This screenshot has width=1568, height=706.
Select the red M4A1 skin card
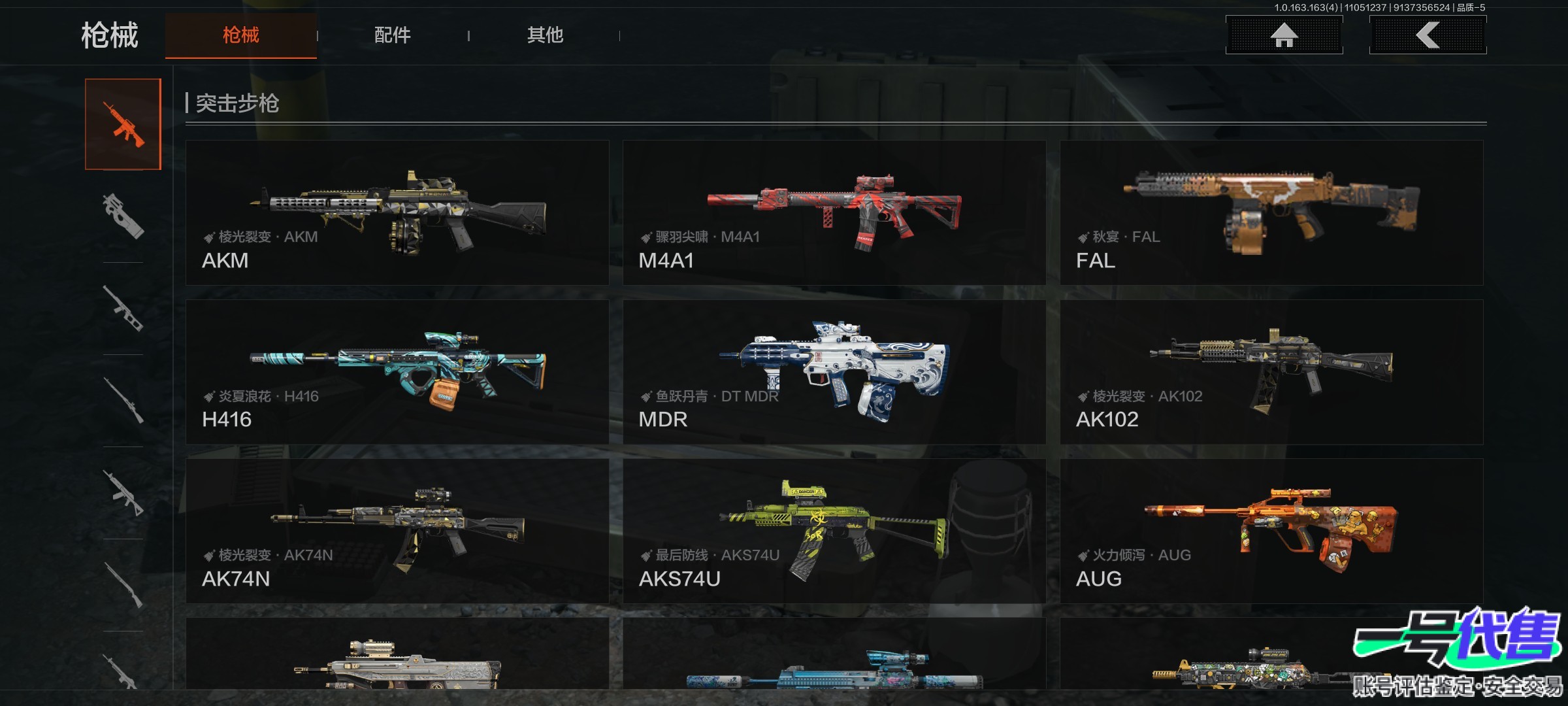834,212
